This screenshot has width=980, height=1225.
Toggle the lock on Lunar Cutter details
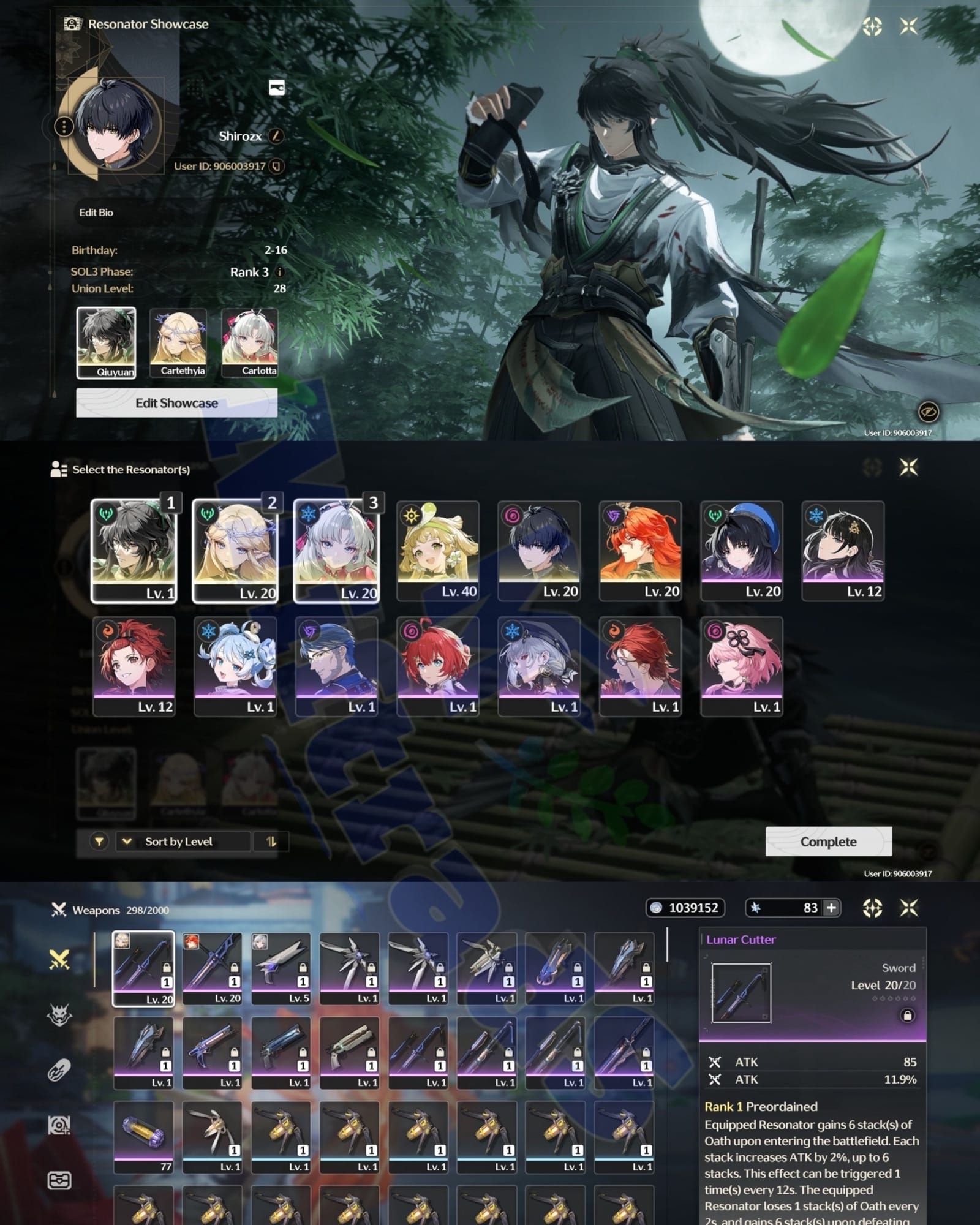coord(907,1016)
